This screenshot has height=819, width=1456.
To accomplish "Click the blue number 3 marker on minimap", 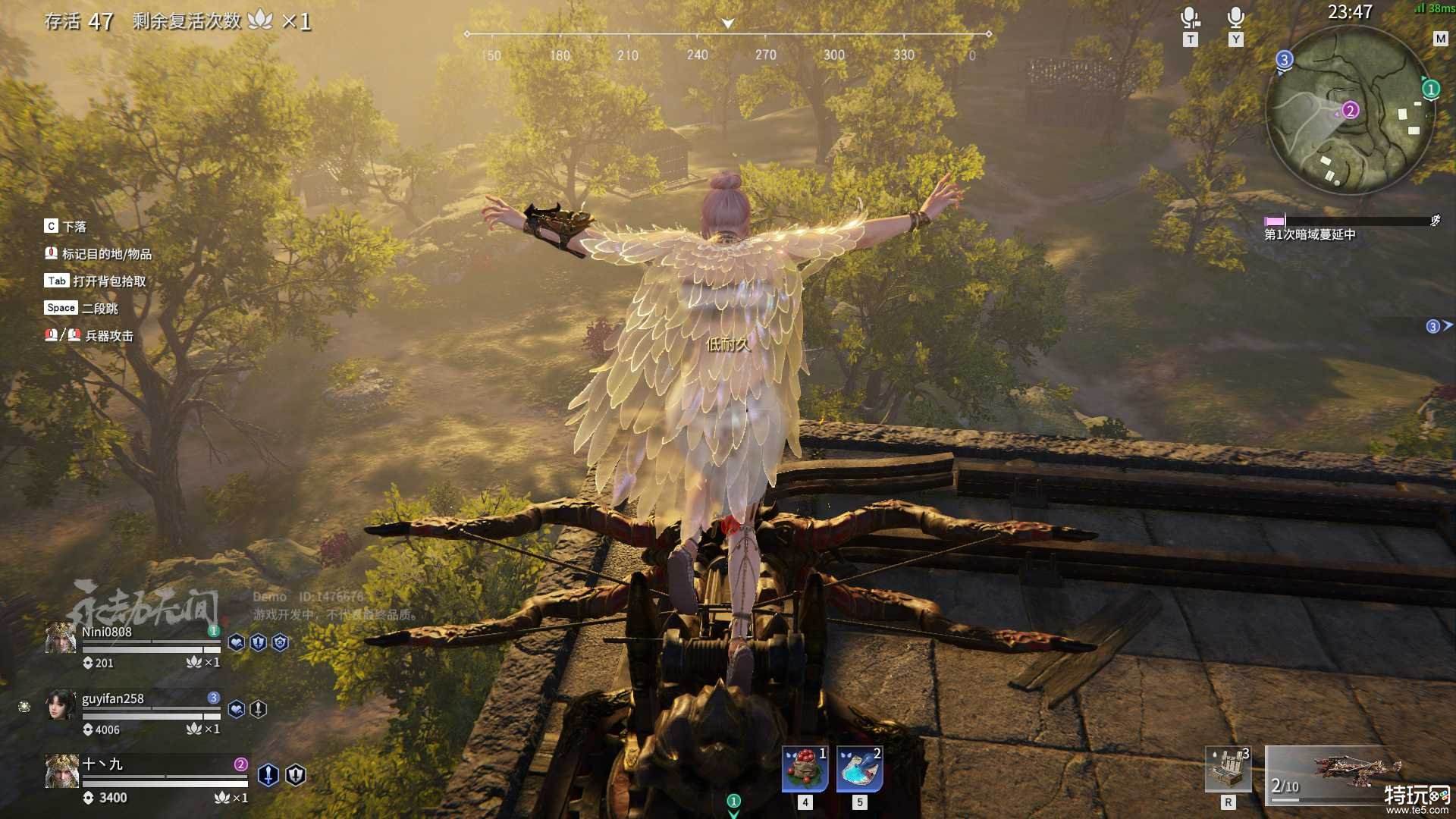I will (x=1284, y=59).
